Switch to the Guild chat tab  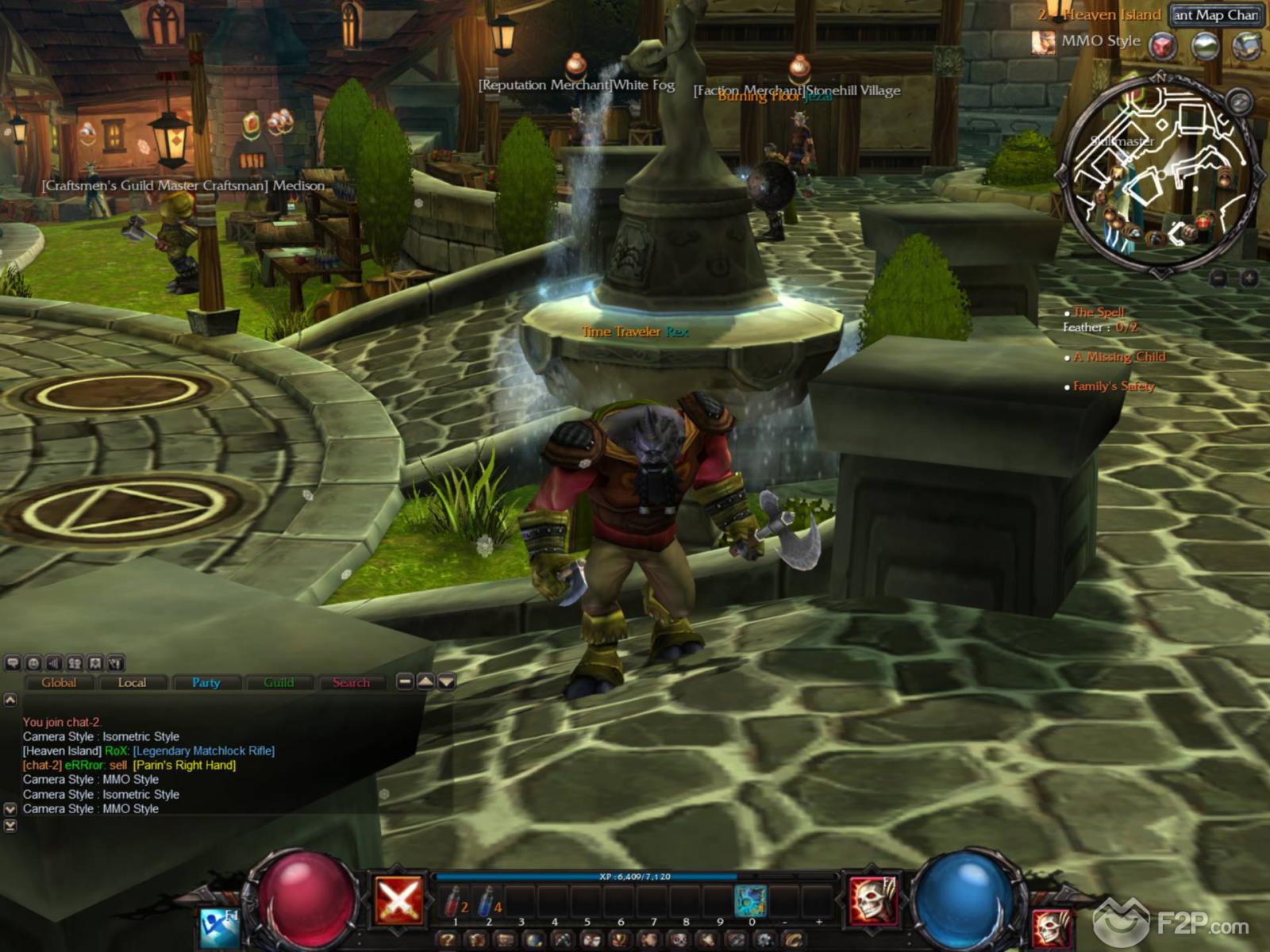click(x=279, y=682)
